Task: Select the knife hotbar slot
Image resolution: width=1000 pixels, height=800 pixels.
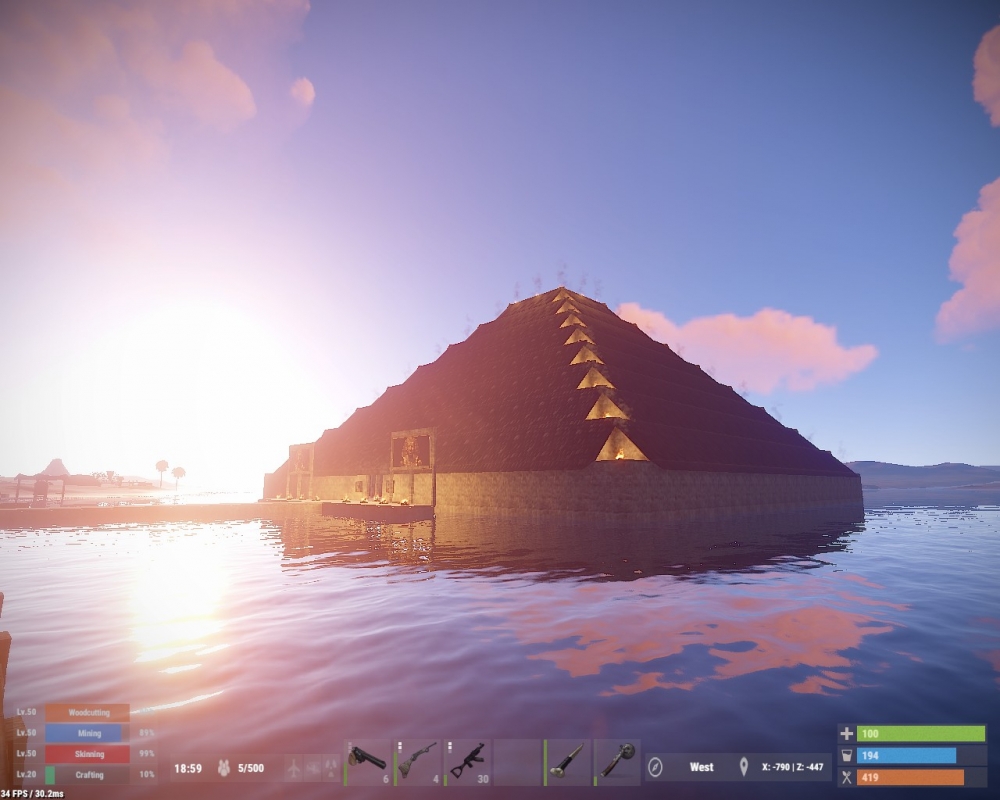Action: pos(567,763)
